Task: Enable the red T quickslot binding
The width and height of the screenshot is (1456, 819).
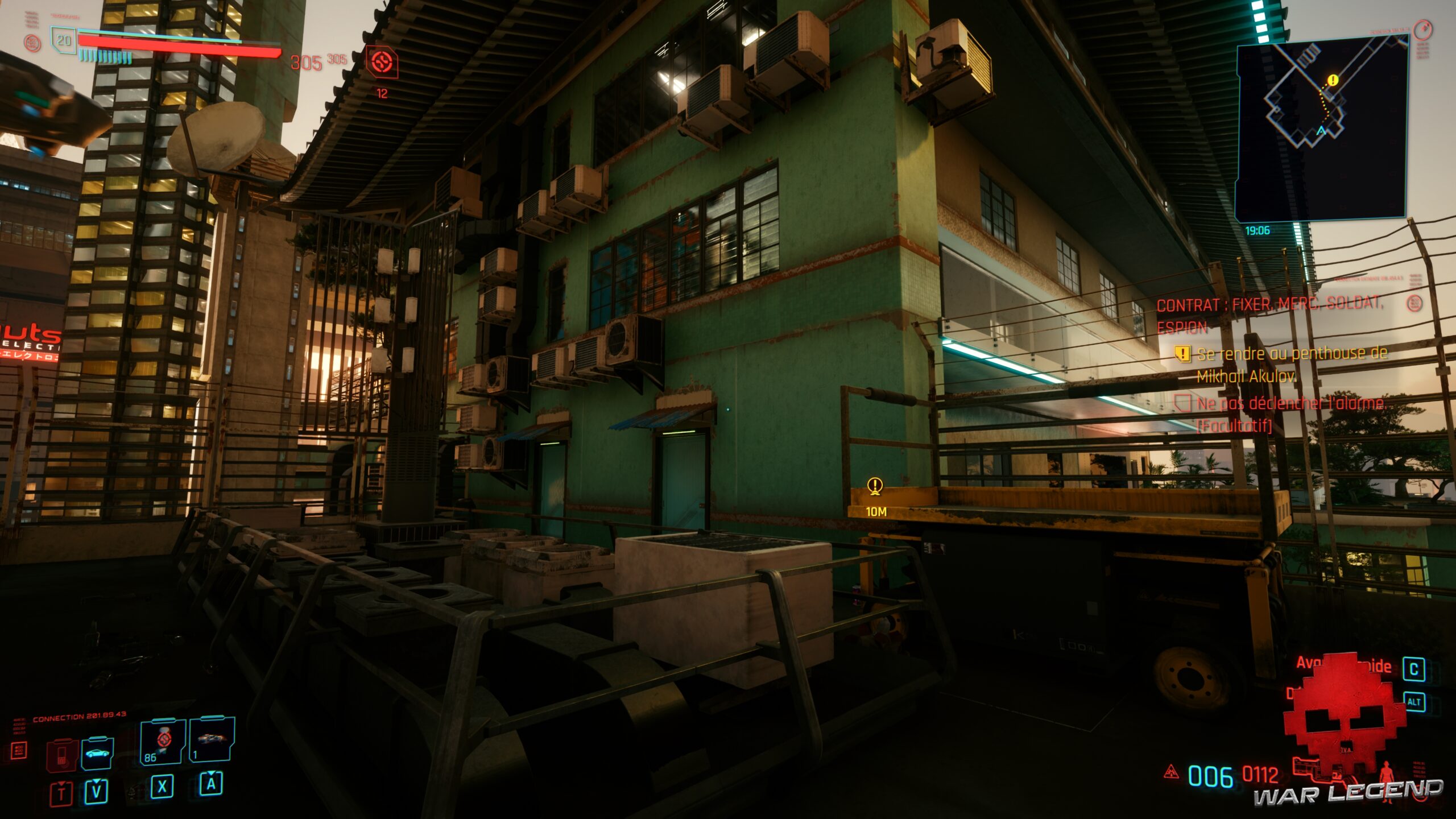Action: pos(63,793)
